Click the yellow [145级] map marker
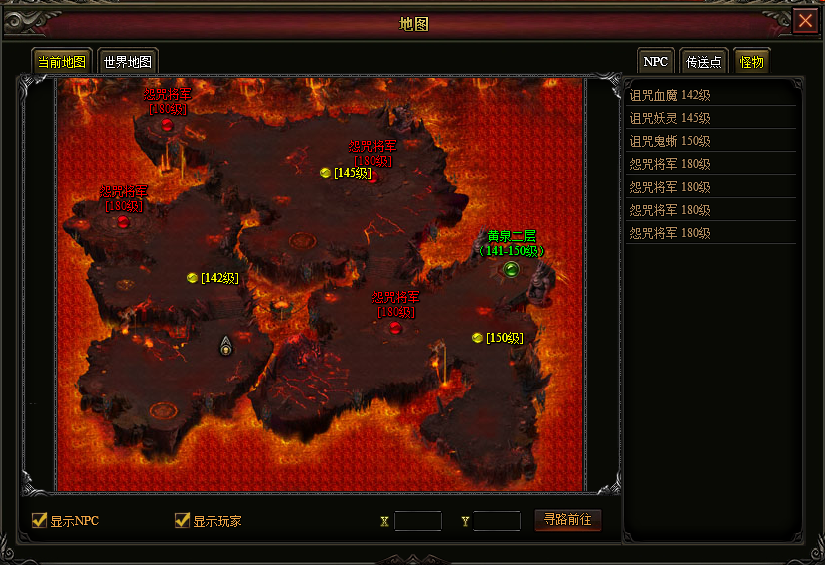The height and width of the screenshot is (565, 825). click(325, 173)
